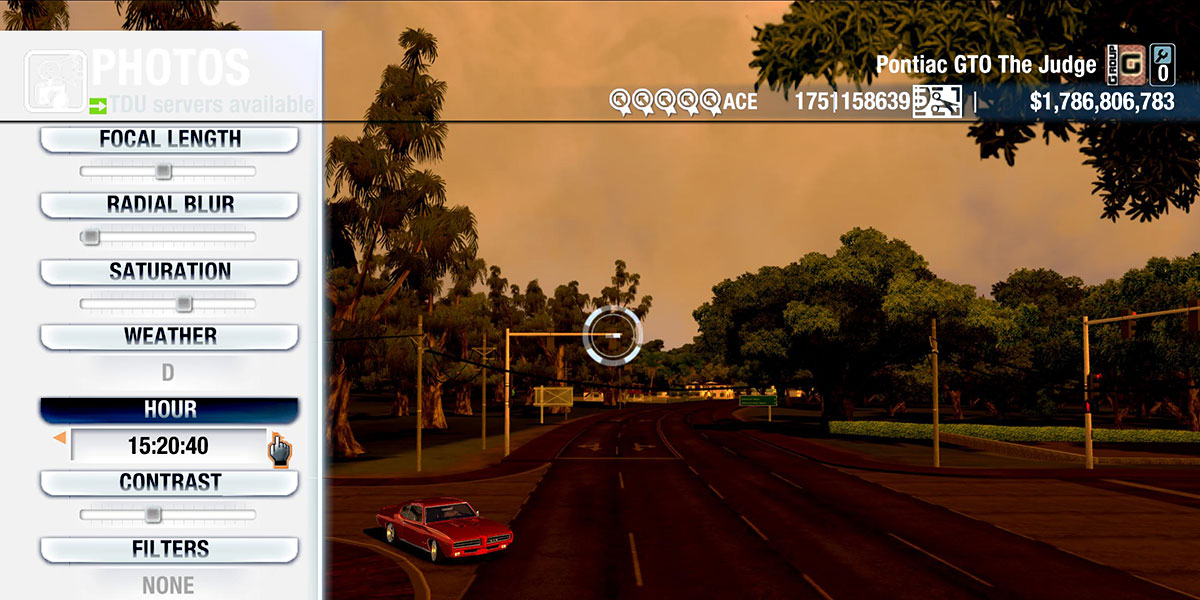The image size is (1200, 600).
Task: Select the Contrast option
Action: [169, 483]
